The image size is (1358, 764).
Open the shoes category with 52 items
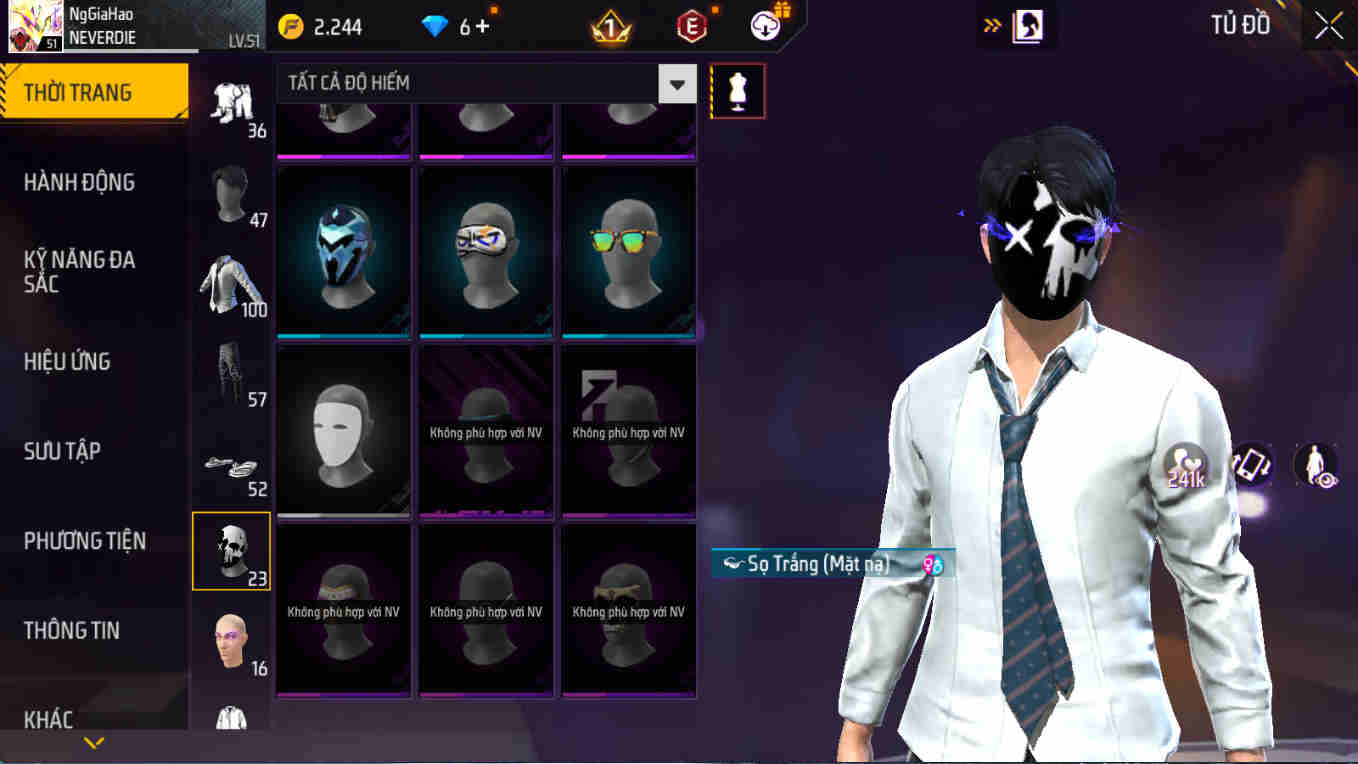(x=231, y=465)
